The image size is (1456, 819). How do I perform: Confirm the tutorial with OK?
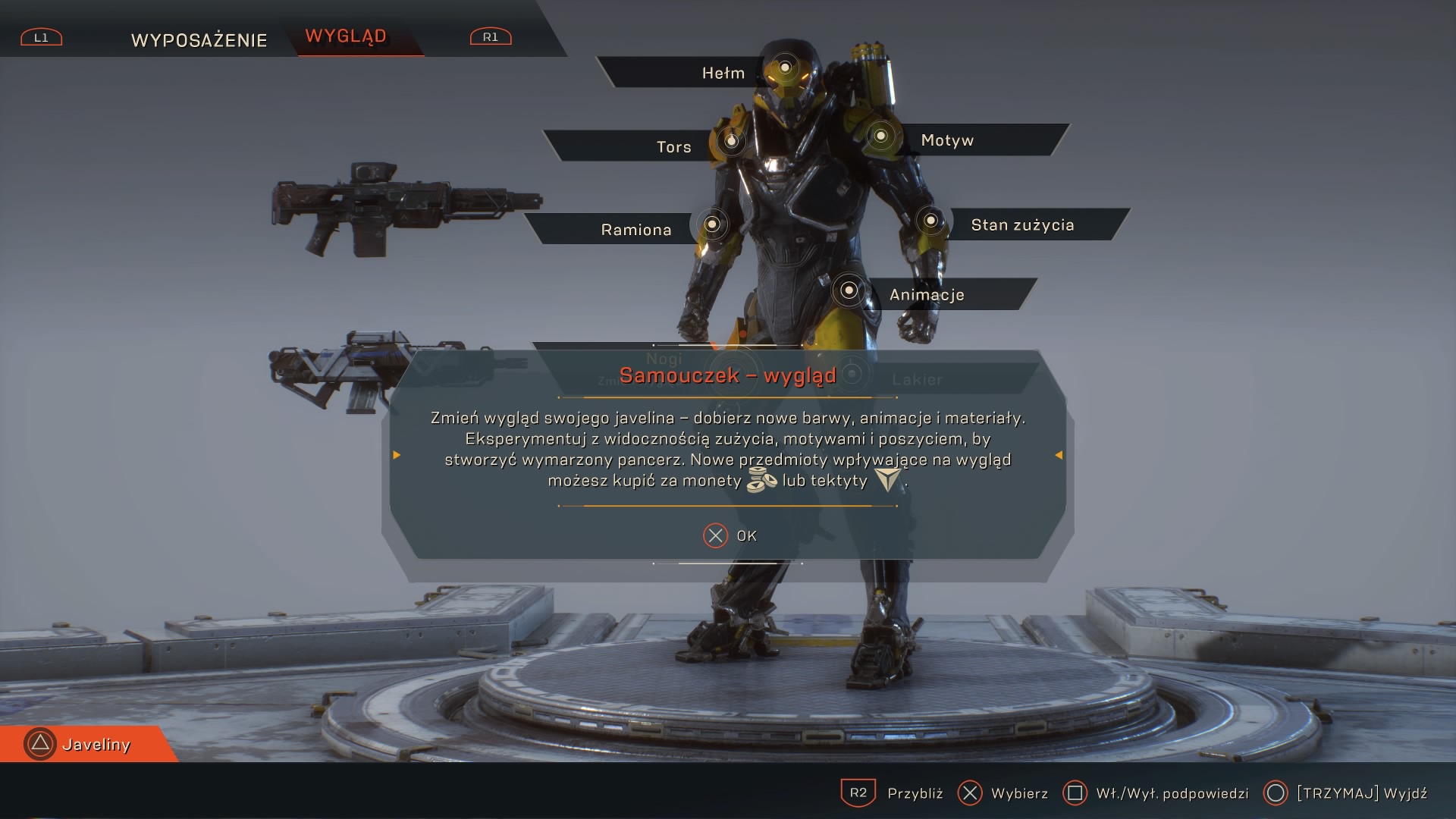(730, 536)
